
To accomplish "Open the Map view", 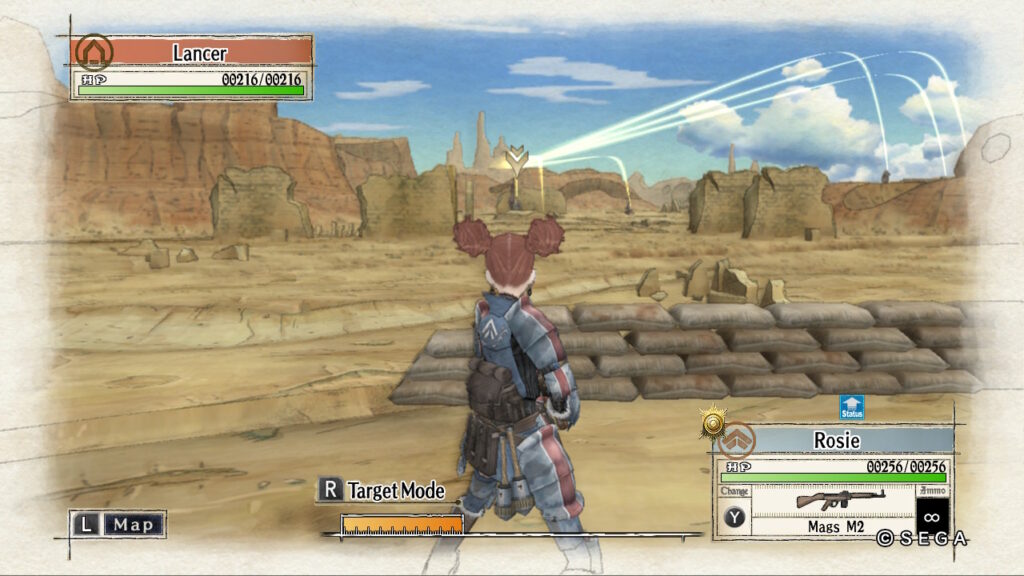I will click(118, 524).
